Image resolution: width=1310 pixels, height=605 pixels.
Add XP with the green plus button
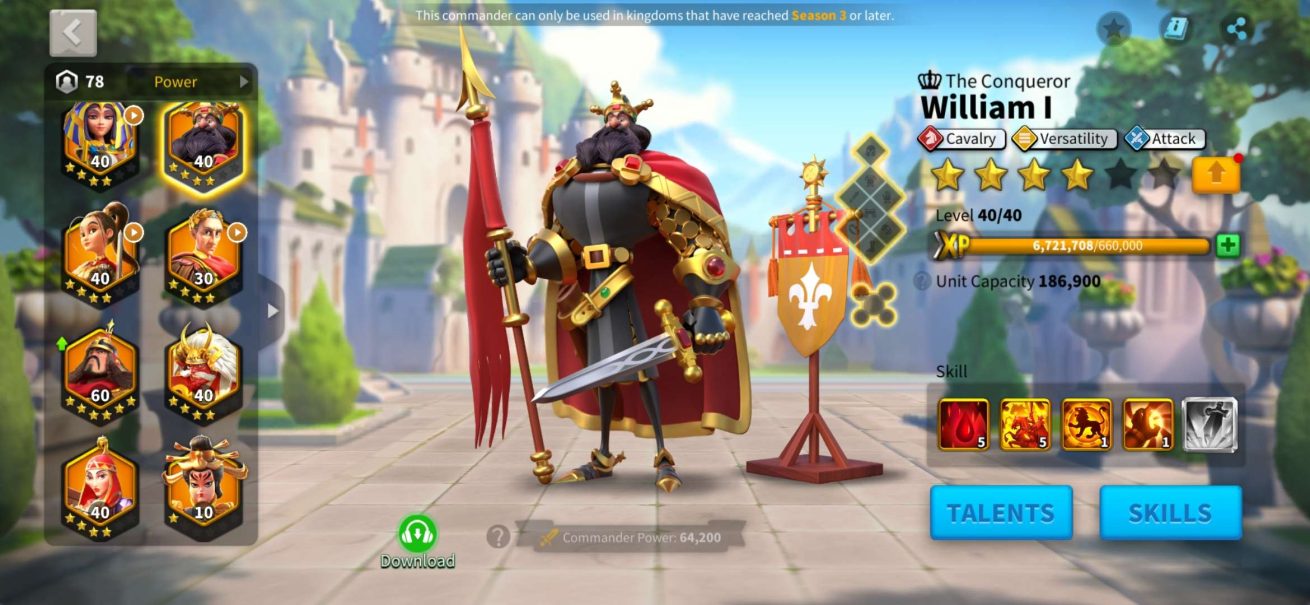(x=1228, y=246)
